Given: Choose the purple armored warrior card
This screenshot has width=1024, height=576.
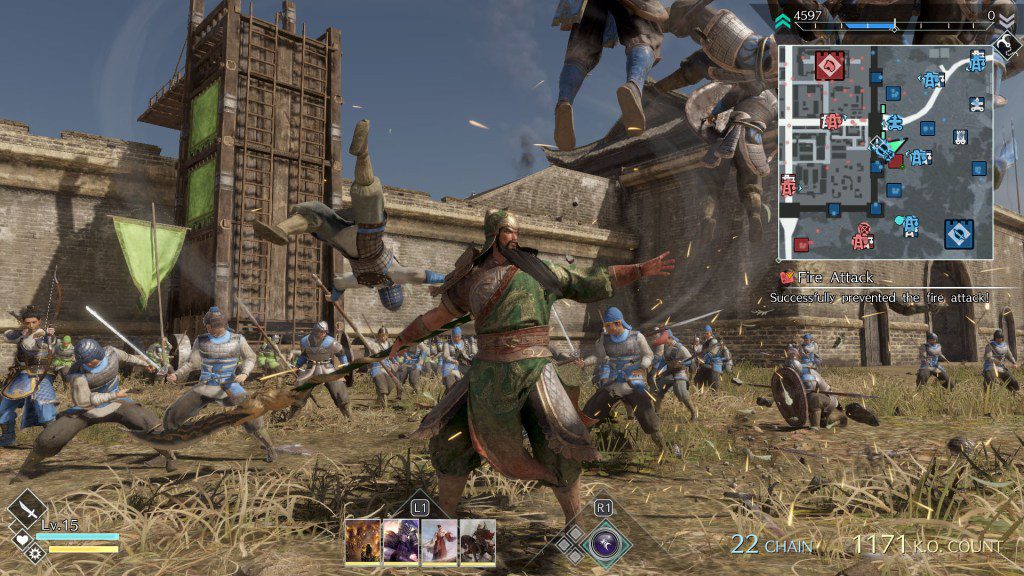Looking at the screenshot, I should [x=401, y=541].
